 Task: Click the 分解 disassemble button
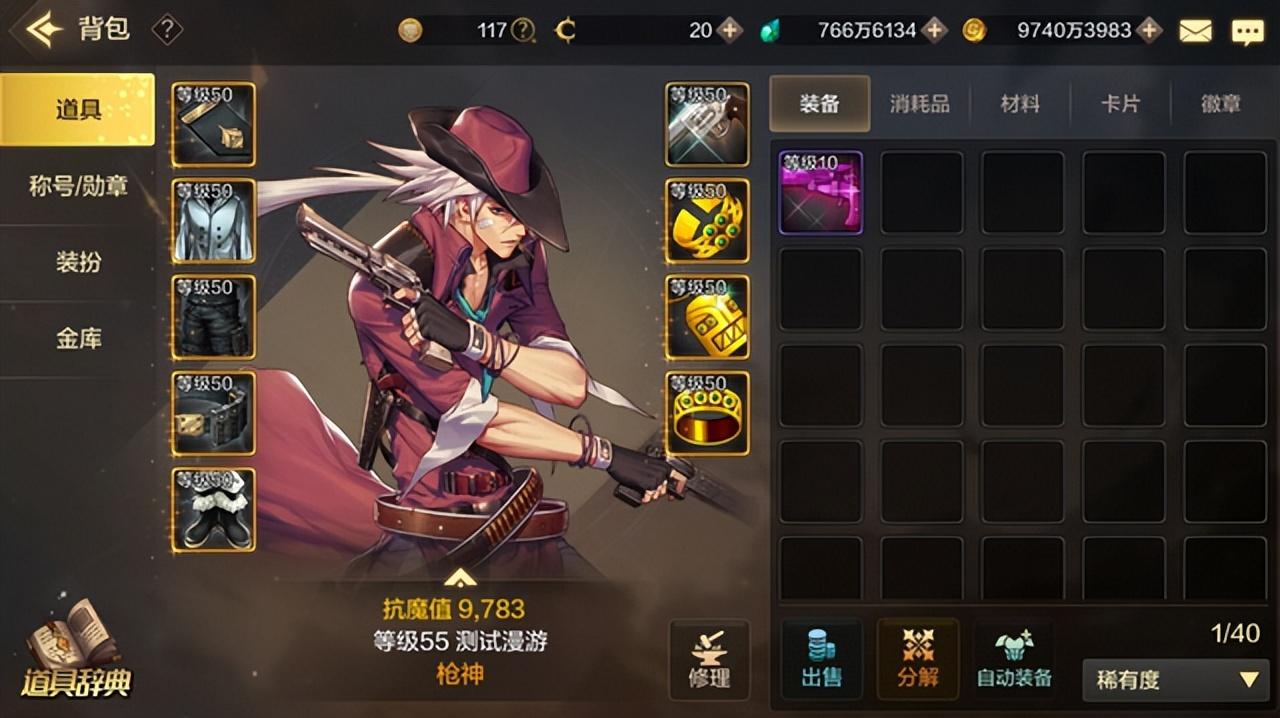(917, 660)
